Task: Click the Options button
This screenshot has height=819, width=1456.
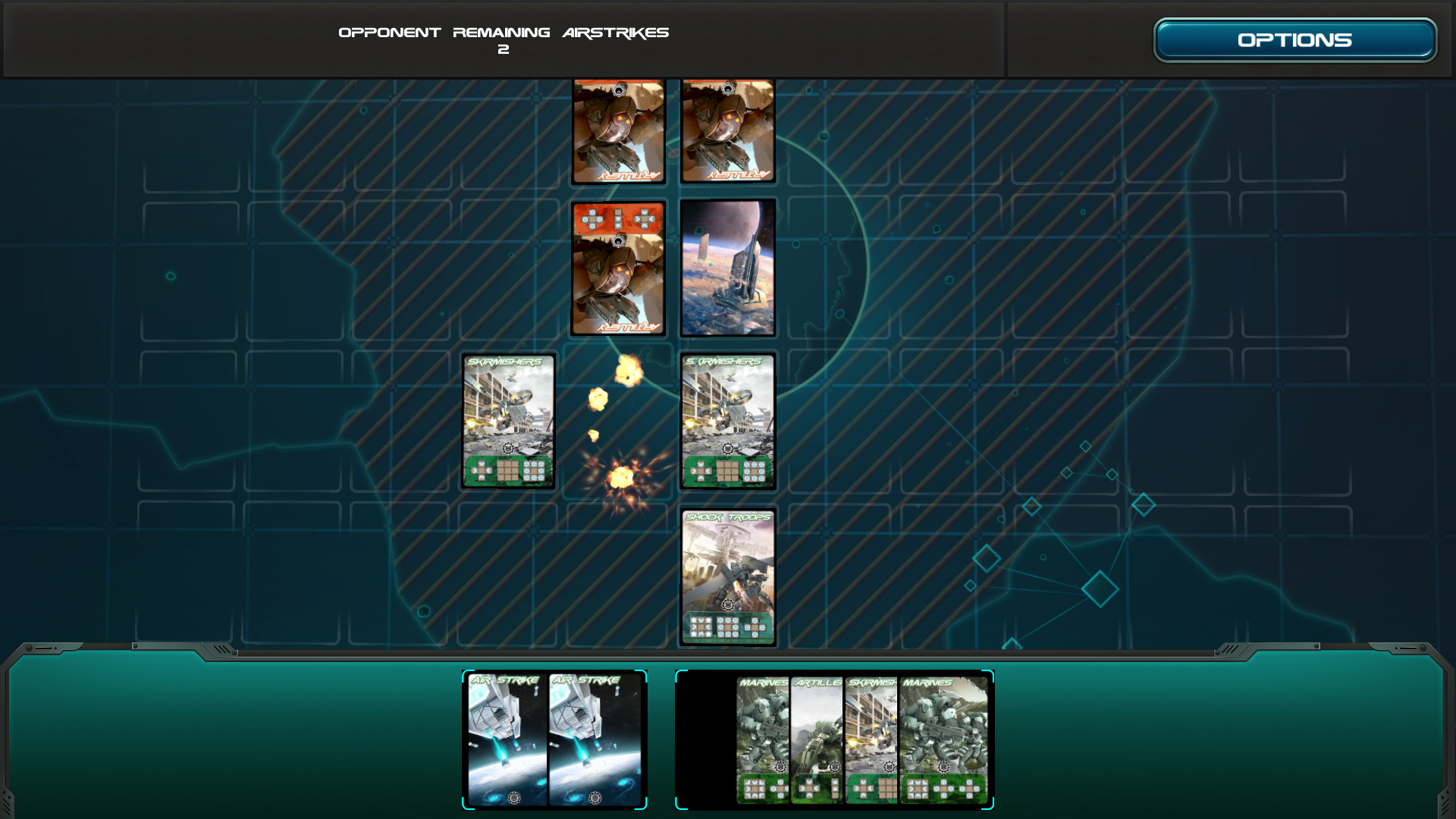Action: pyautogui.click(x=1294, y=39)
